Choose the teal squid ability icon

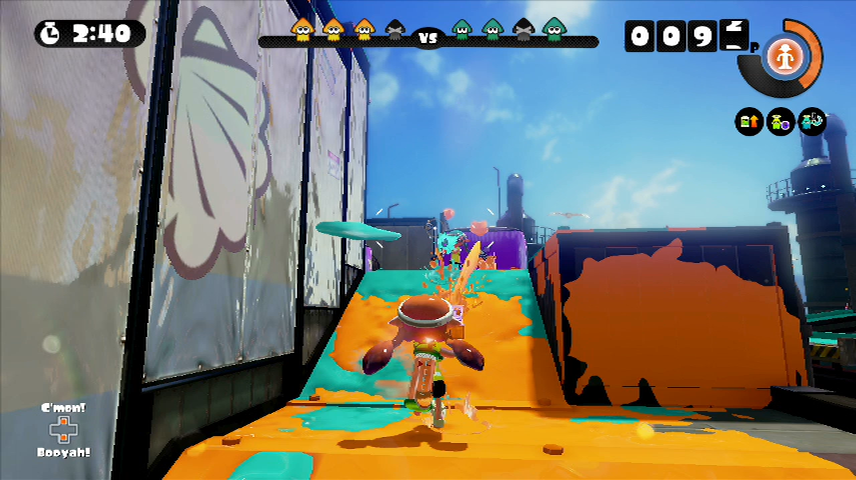click(x=811, y=123)
